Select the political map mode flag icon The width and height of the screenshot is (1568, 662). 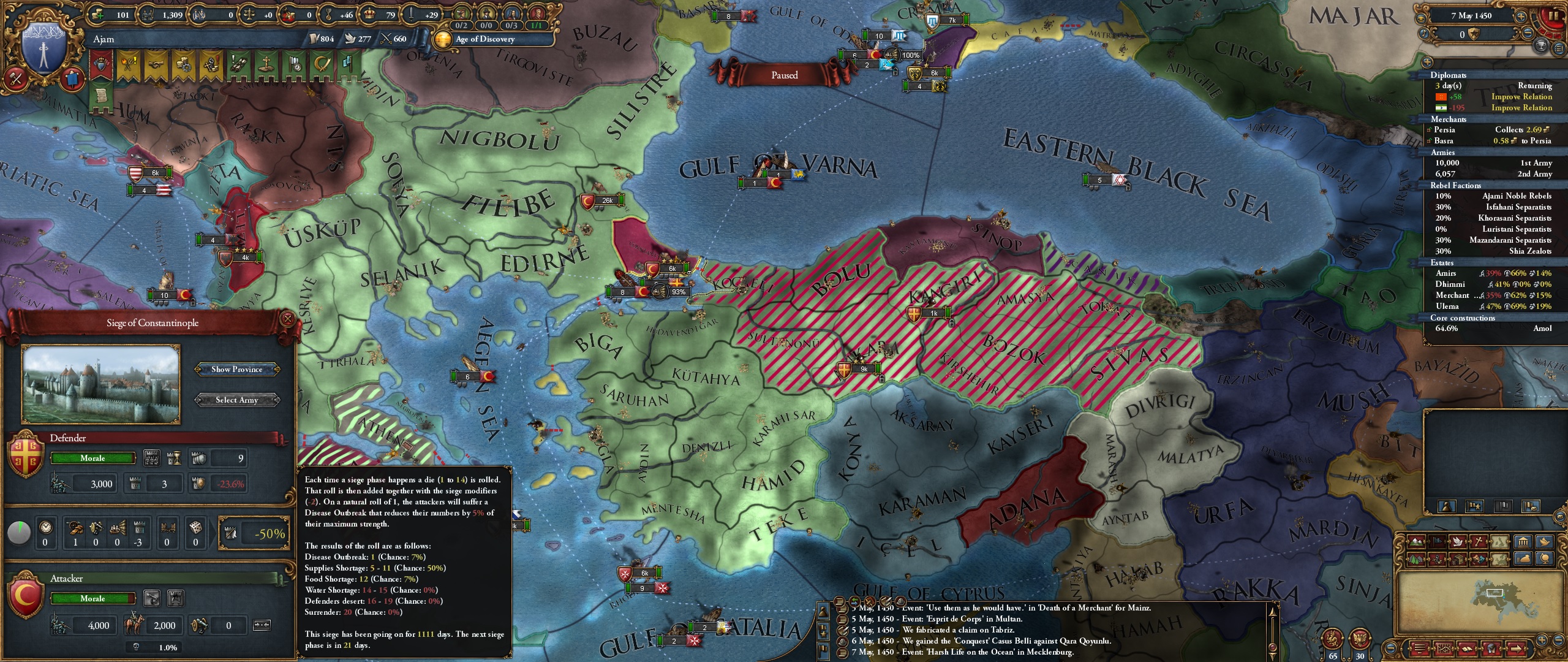coord(1437,542)
